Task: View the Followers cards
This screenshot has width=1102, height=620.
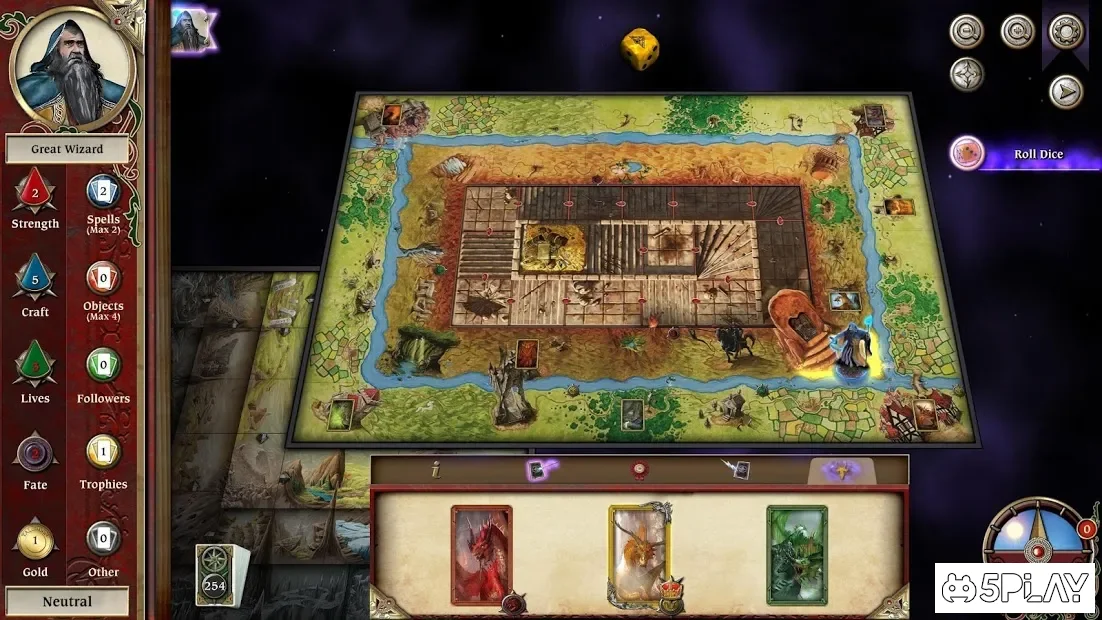Action: (103, 366)
